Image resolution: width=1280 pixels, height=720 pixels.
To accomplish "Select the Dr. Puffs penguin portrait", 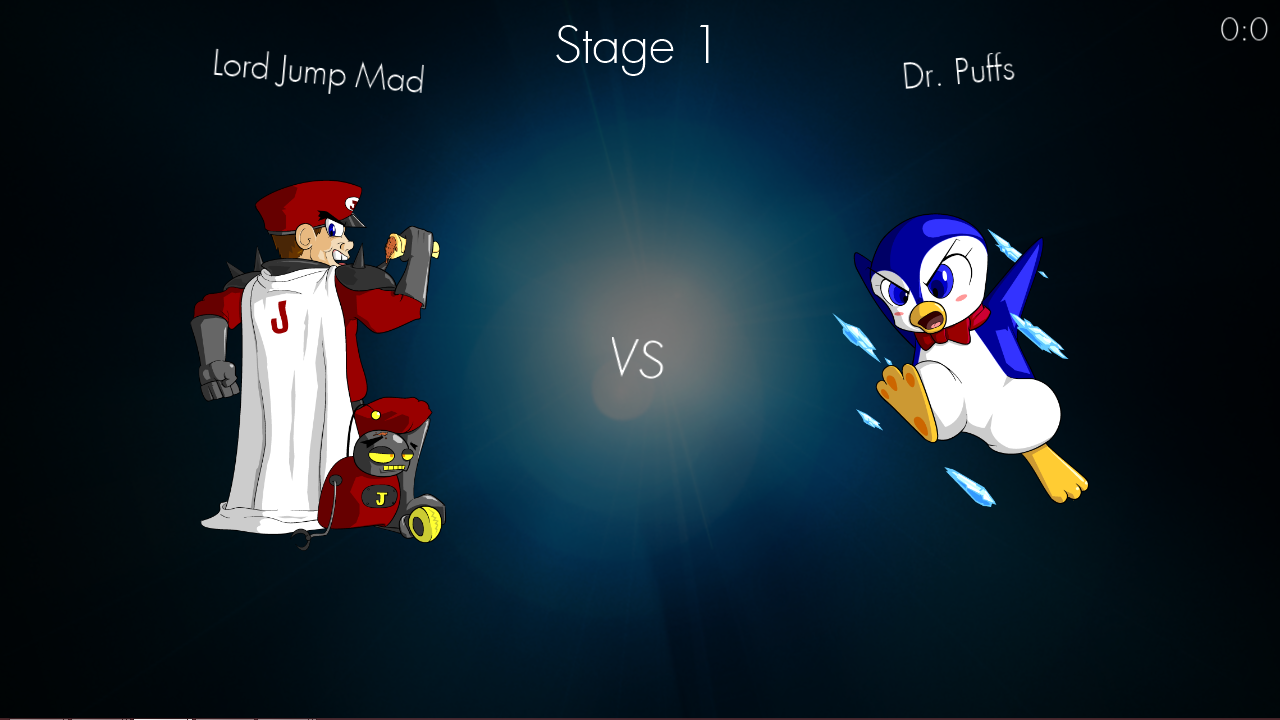I will coord(960,350).
